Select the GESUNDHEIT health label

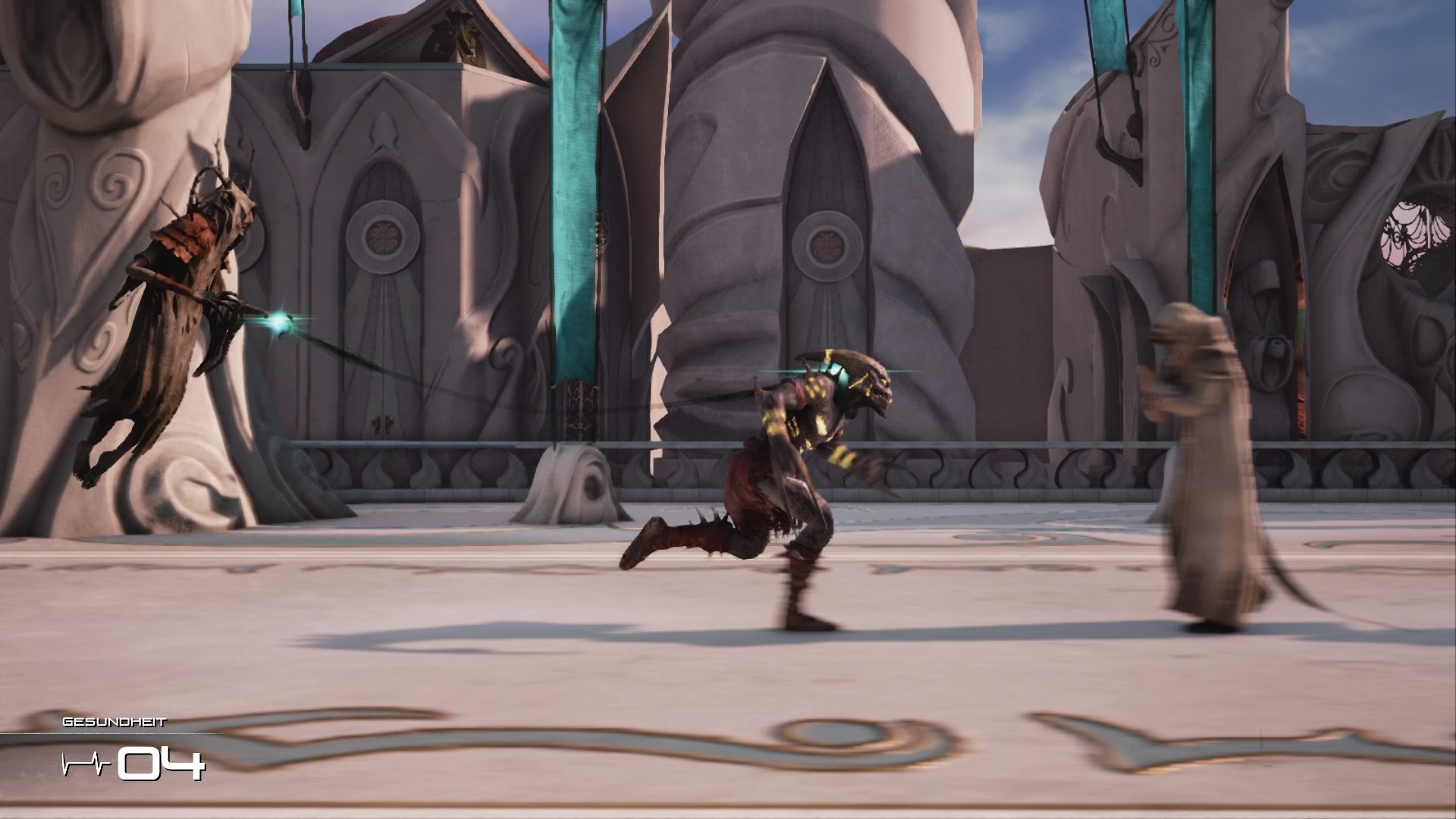coord(114,723)
